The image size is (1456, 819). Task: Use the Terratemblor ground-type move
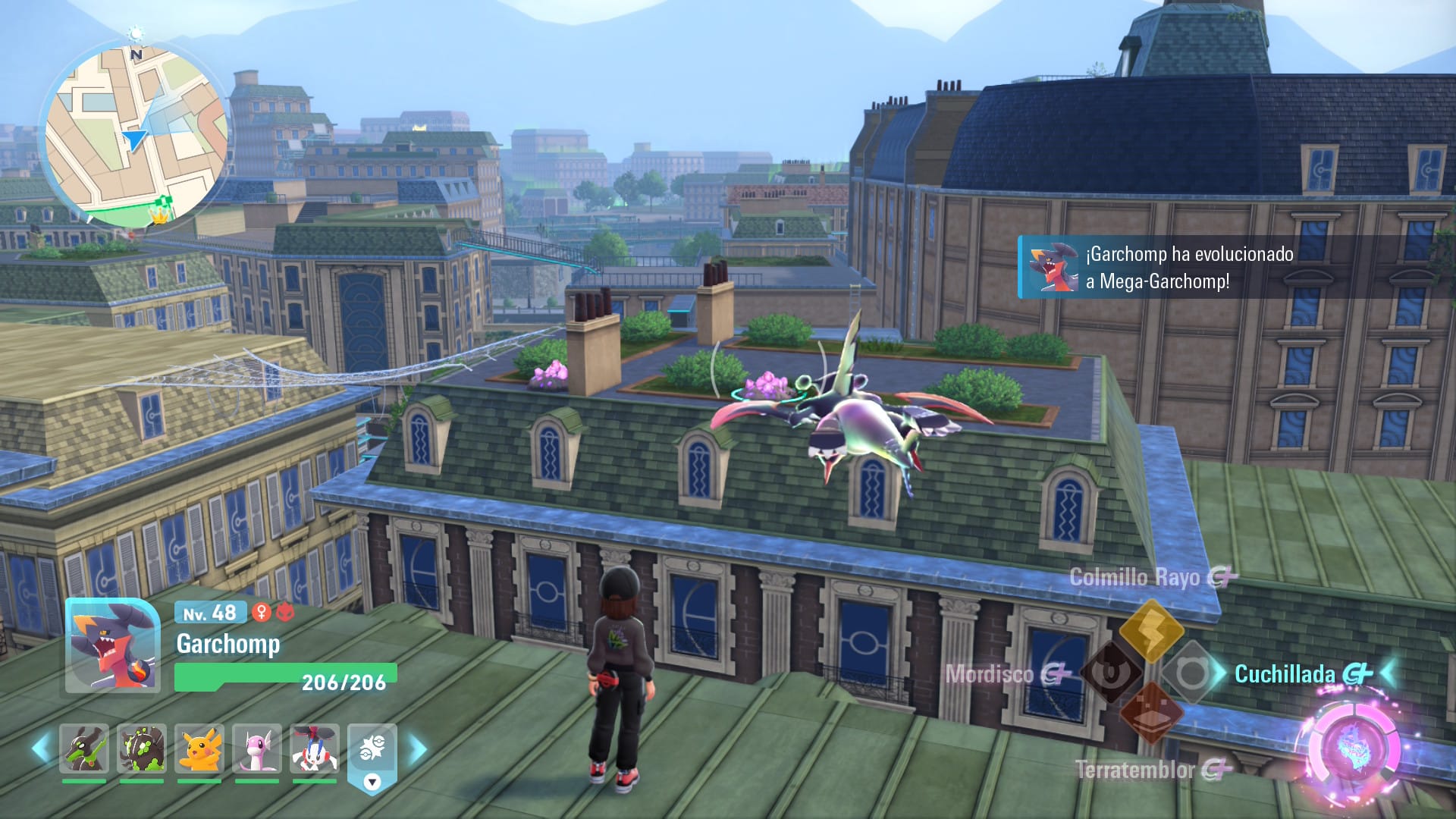click(x=1151, y=714)
